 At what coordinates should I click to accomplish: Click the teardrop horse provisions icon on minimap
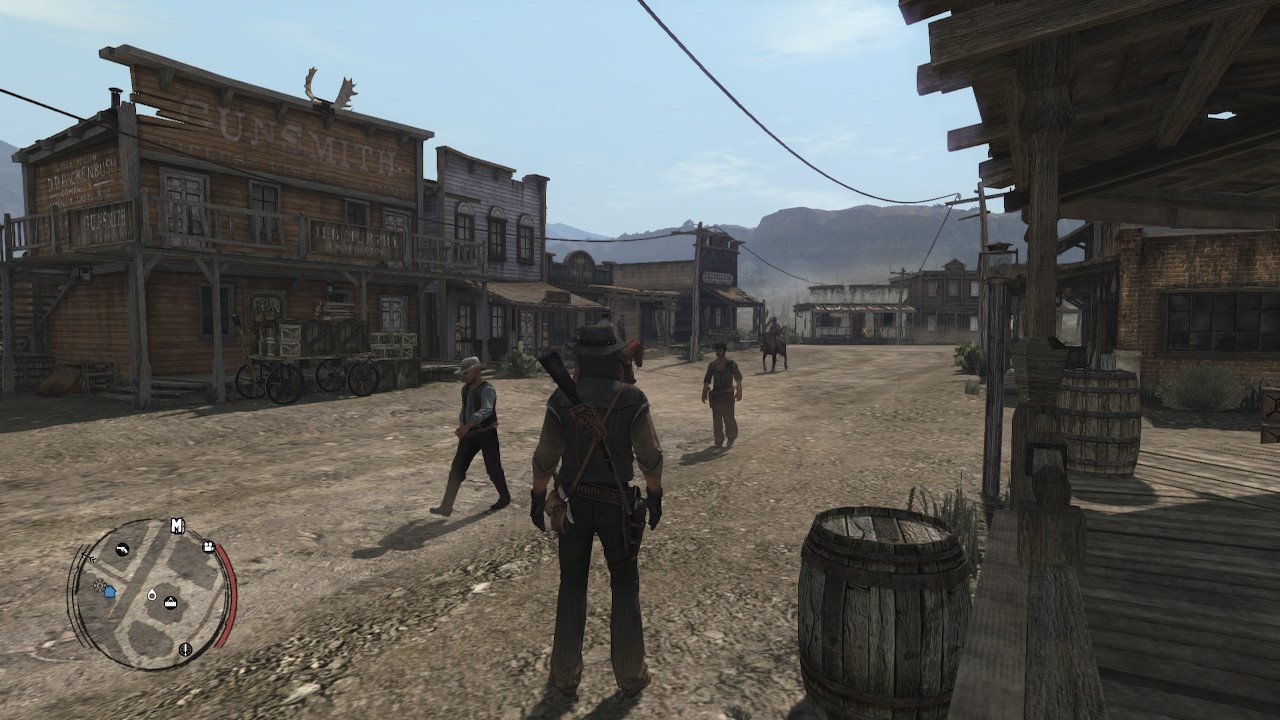click(151, 595)
